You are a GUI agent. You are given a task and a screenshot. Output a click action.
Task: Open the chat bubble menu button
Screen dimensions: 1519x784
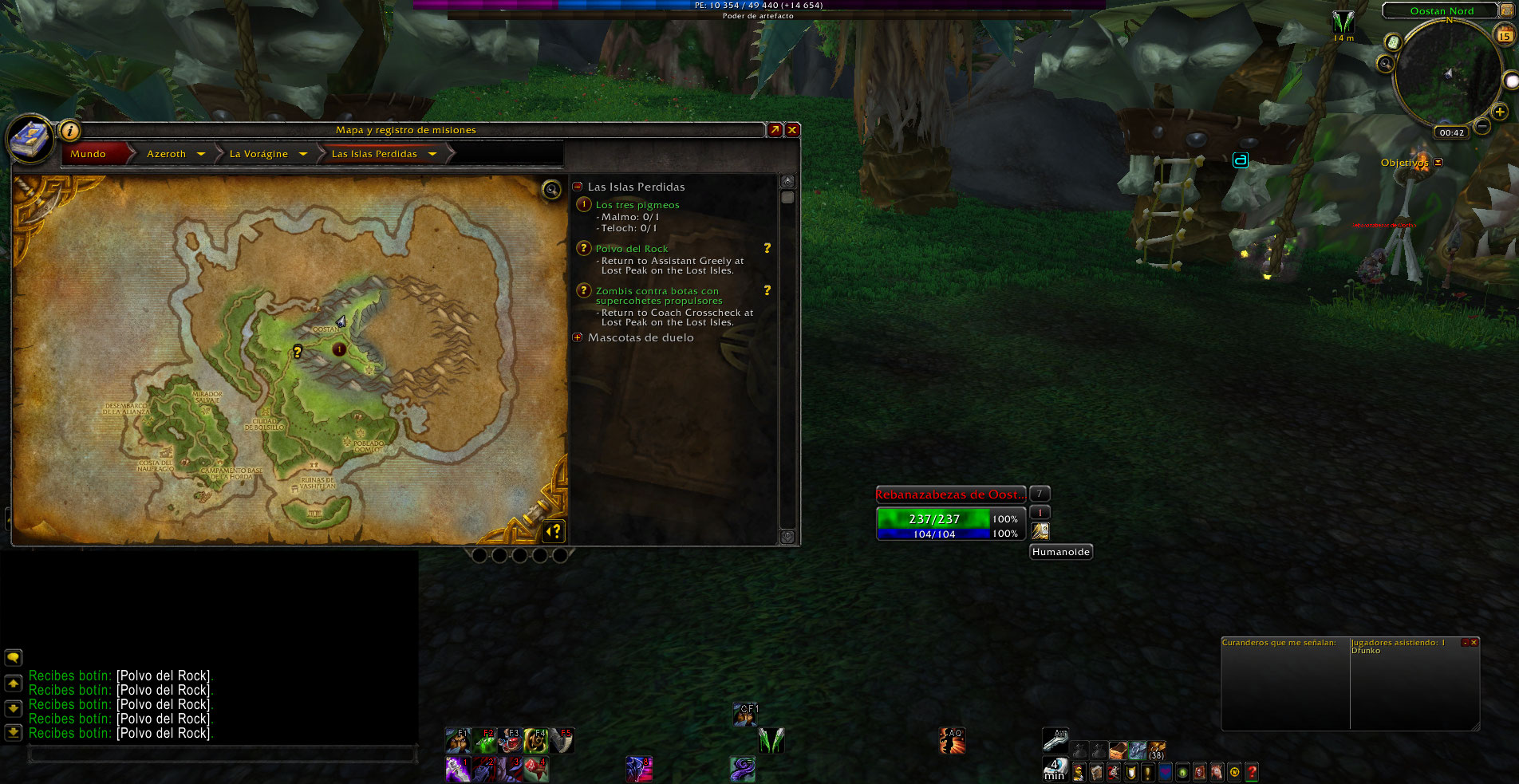tap(14, 658)
